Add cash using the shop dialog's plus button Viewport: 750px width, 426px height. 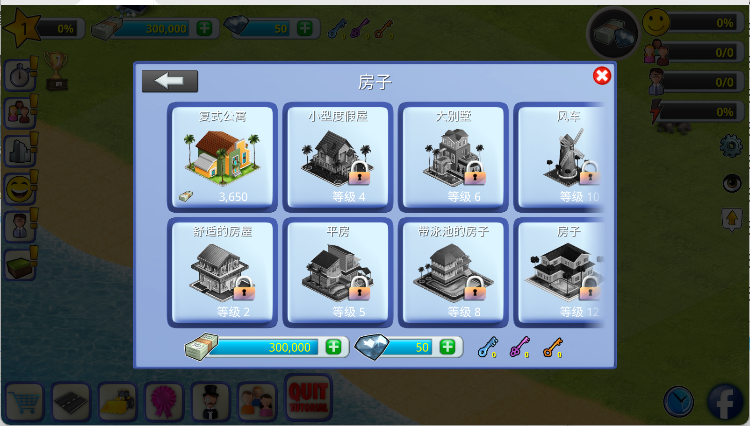pos(333,347)
